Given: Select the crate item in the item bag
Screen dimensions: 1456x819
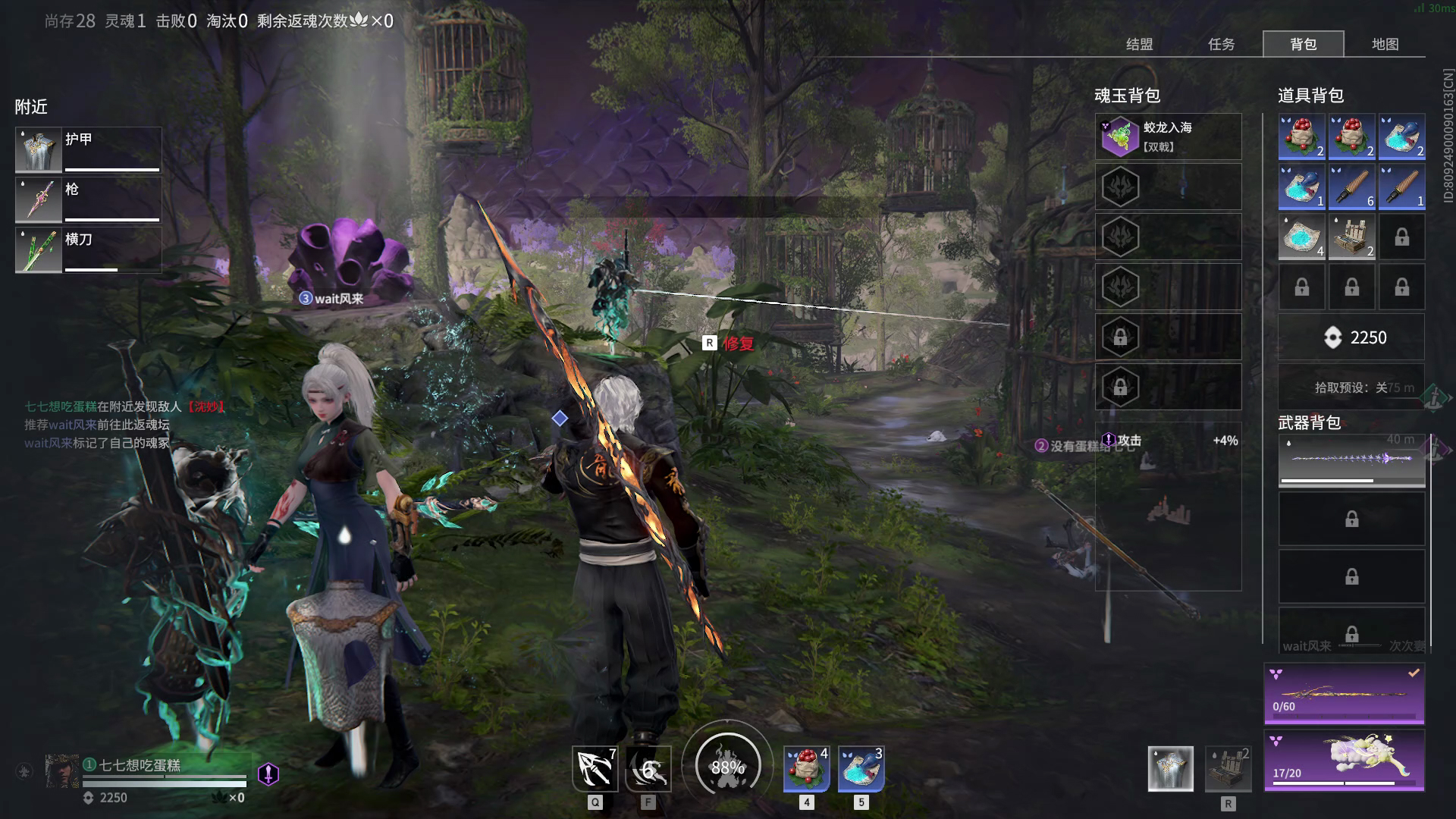Looking at the screenshot, I should (1351, 237).
